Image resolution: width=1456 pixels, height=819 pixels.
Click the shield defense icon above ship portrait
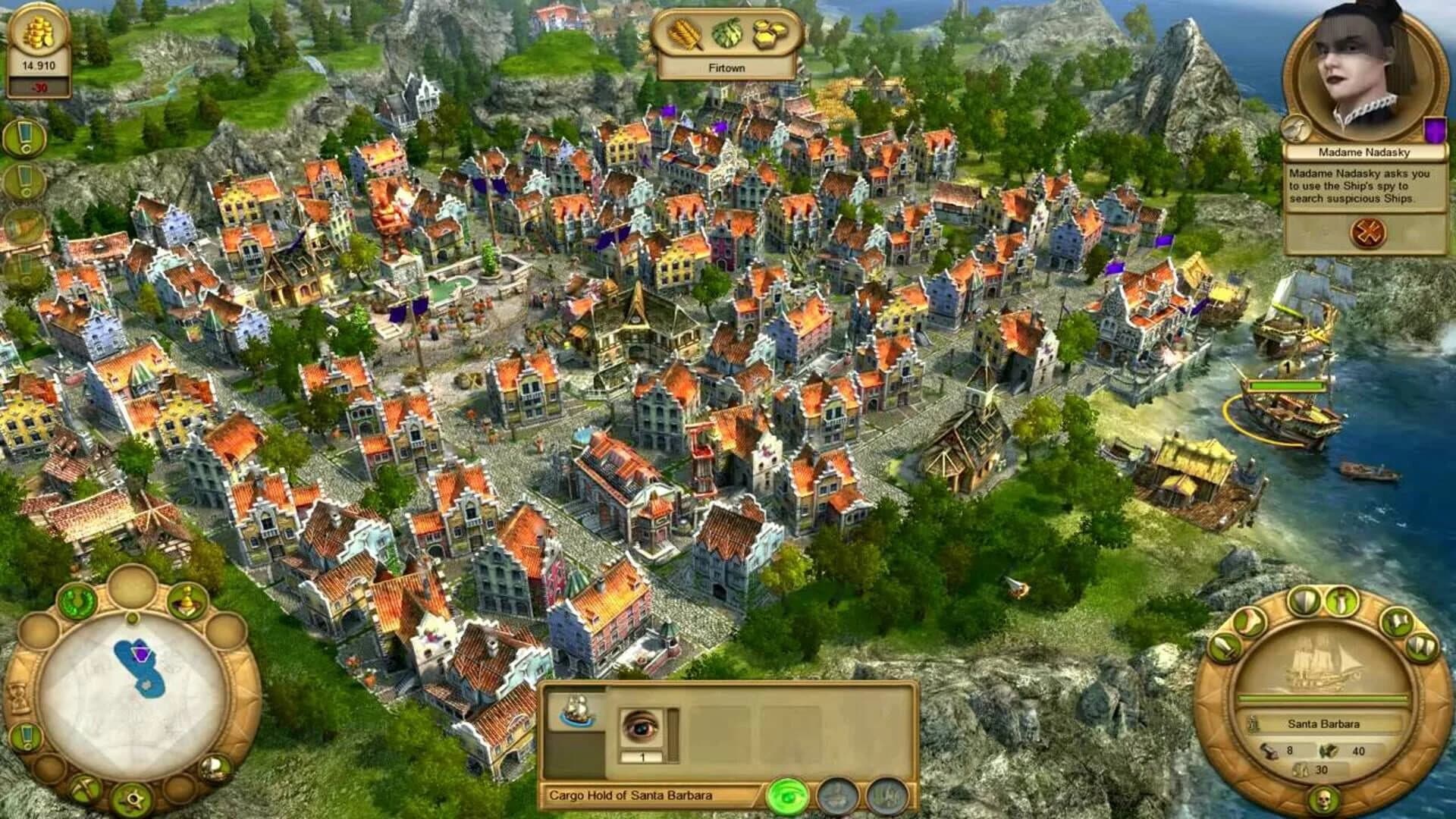1305,601
